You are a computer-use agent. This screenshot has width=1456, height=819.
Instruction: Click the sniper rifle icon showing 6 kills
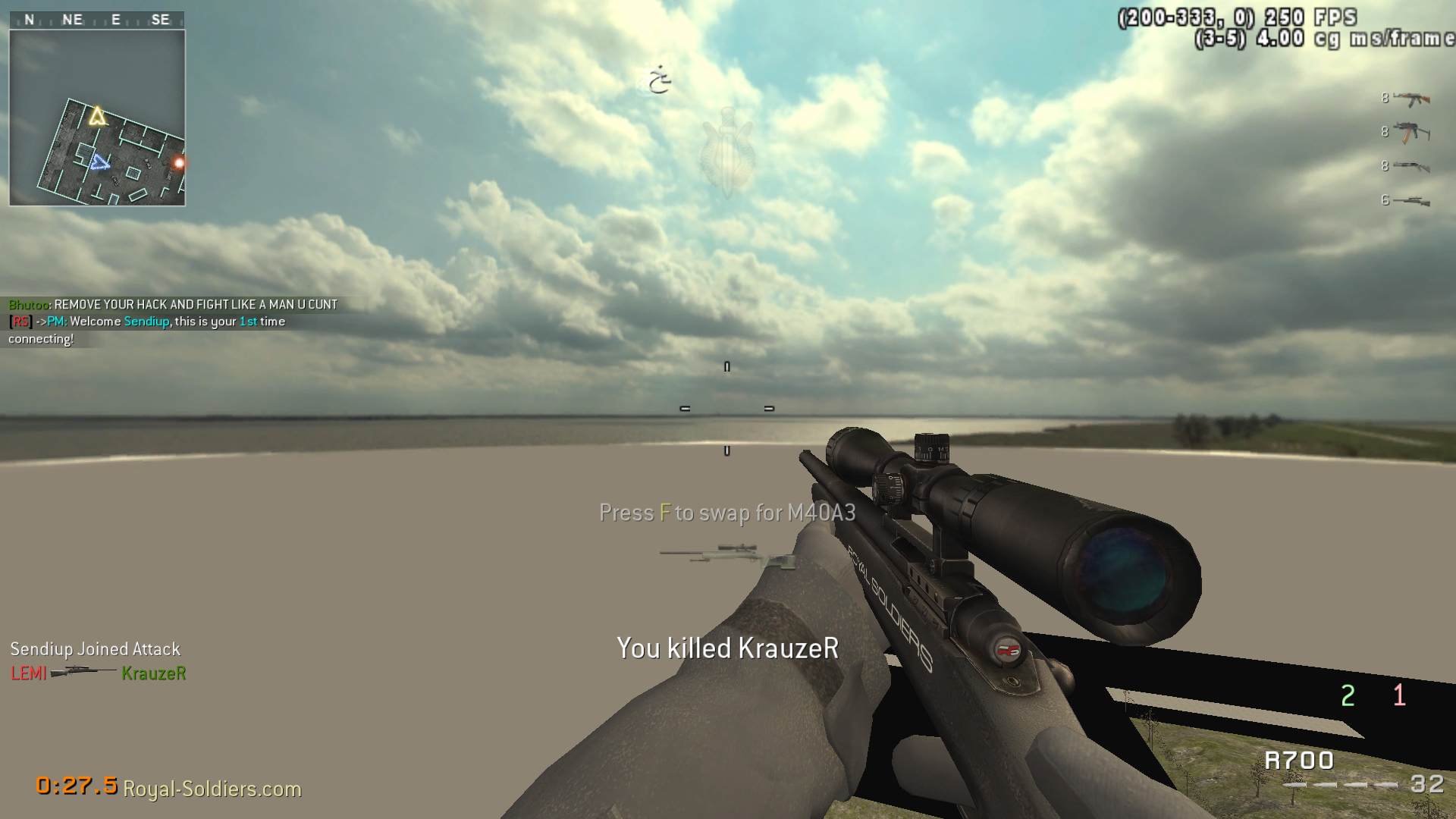click(x=1413, y=202)
